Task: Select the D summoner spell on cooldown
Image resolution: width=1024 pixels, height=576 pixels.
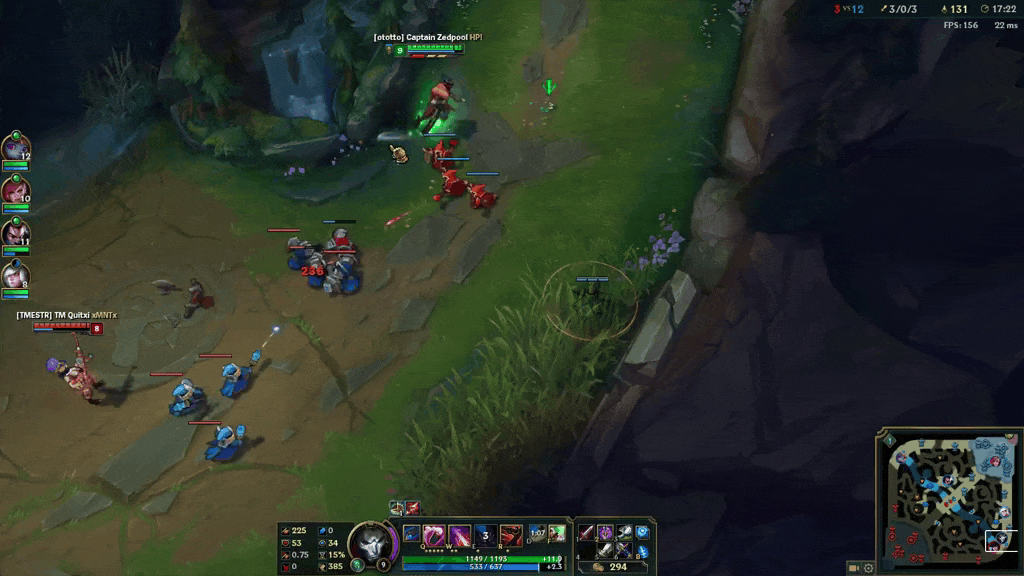Action: tap(537, 533)
